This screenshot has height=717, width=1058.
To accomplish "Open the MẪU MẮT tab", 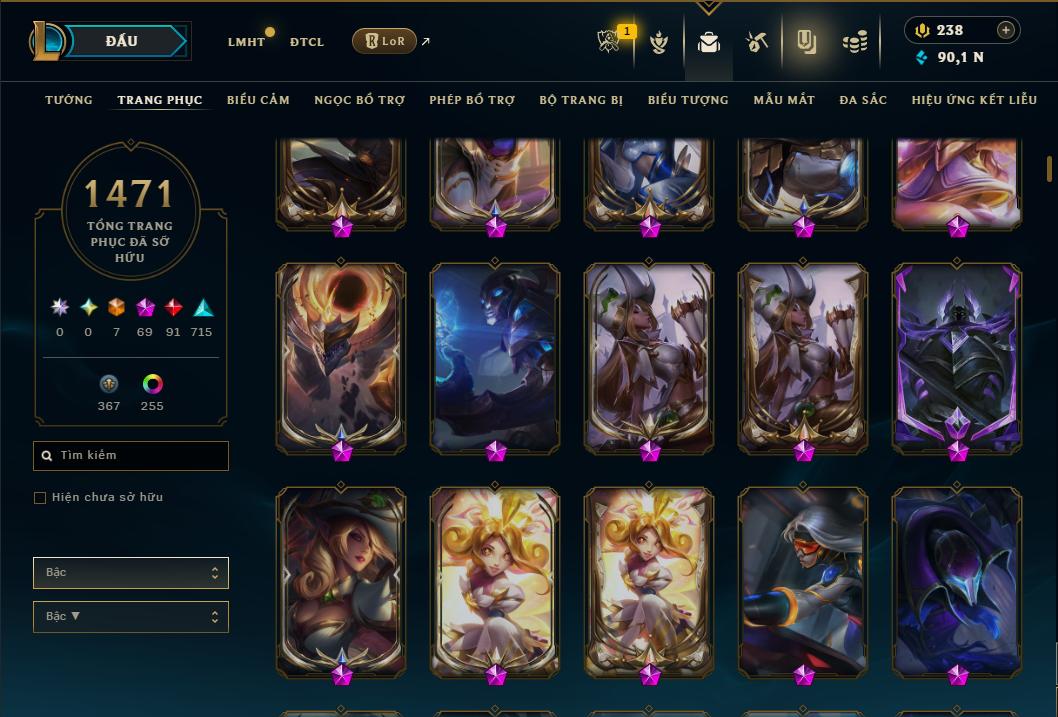I will (x=784, y=100).
